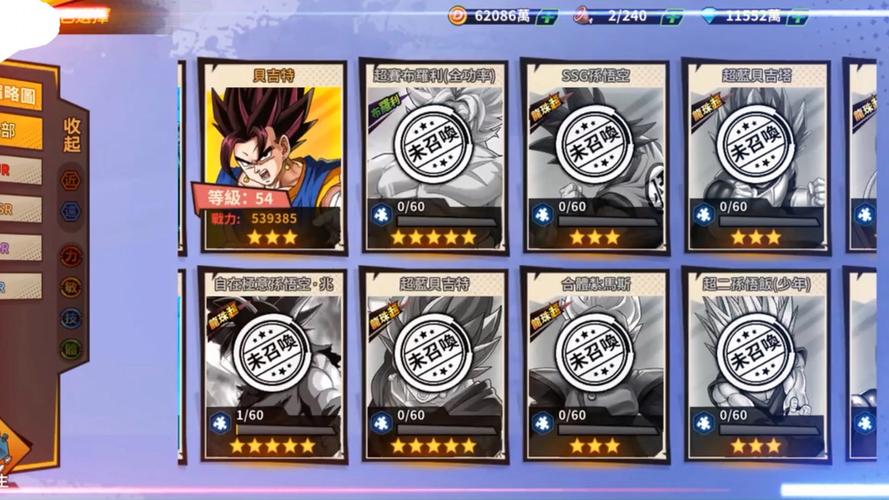
Task: Collapse the filter panel with 收起
Action: click(x=72, y=137)
